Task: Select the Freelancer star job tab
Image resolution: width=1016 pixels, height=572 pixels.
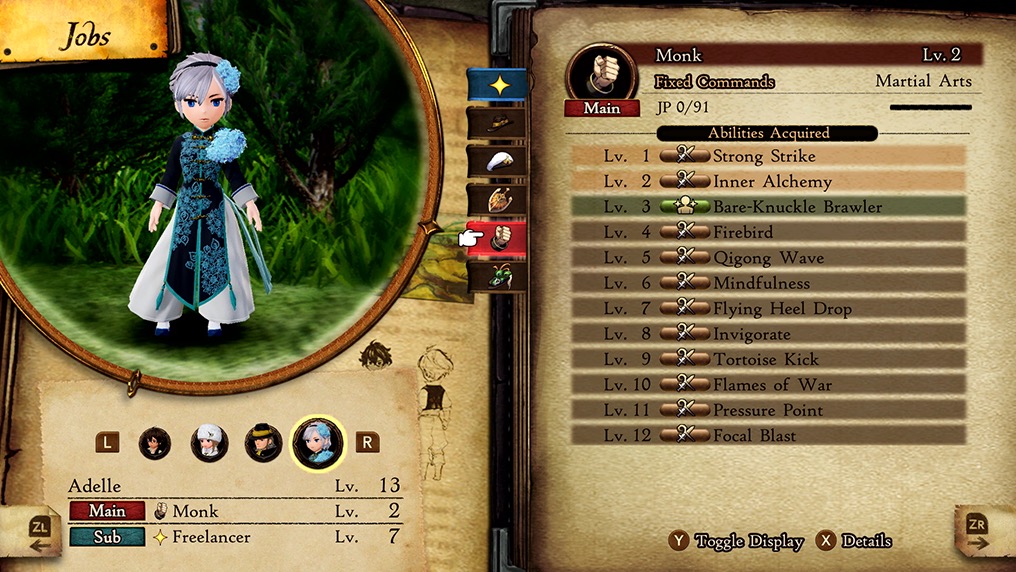Action: click(497, 84)
